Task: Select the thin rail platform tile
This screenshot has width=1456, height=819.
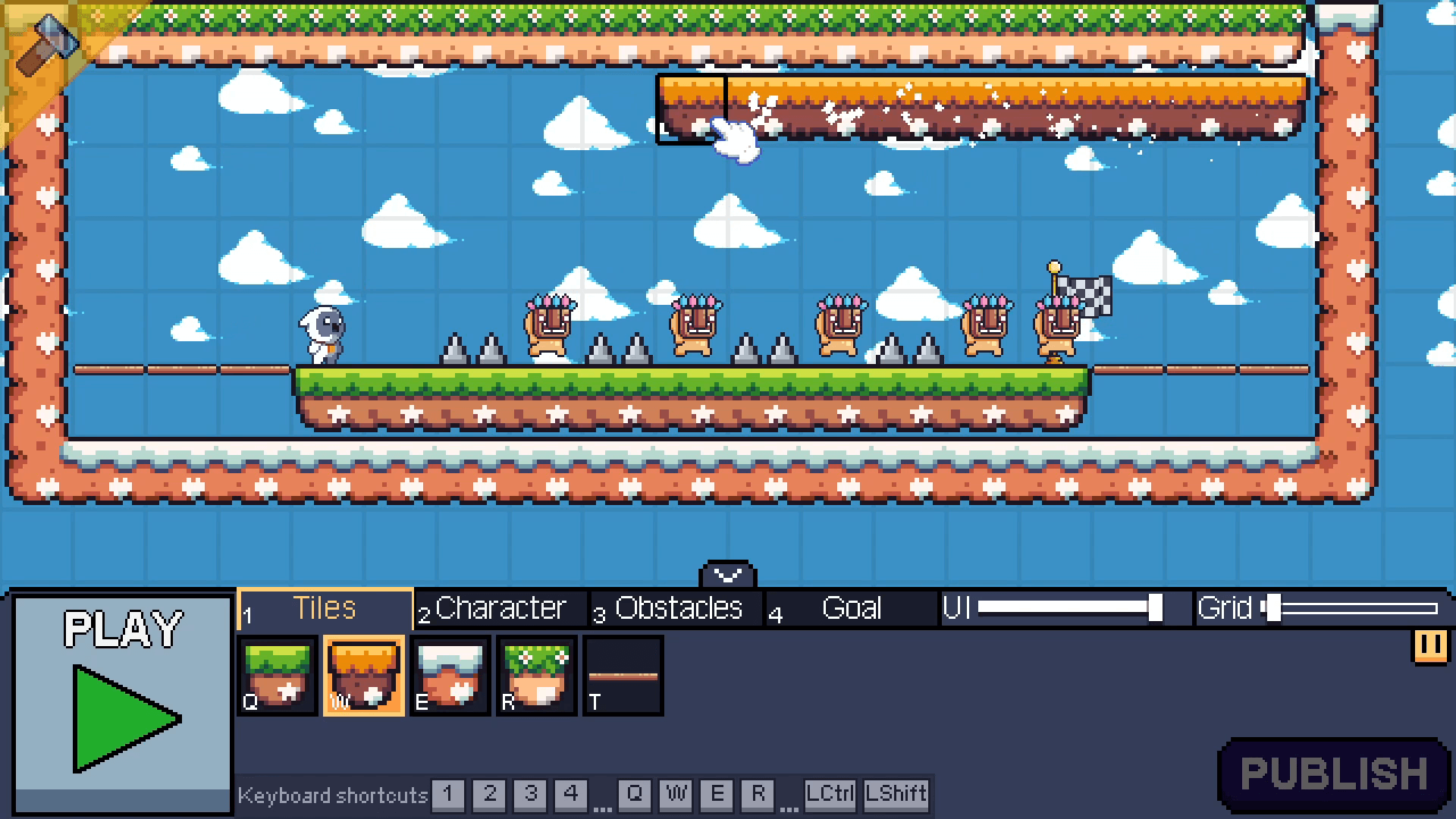Action: [622, 676]
